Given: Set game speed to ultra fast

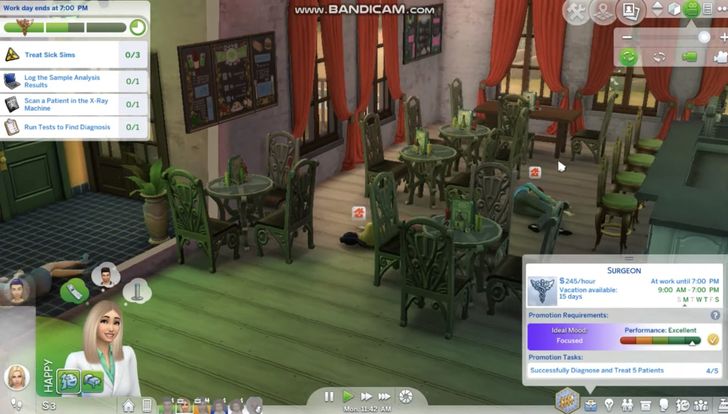Looking at the screenshot, I should tap(388, 397).
